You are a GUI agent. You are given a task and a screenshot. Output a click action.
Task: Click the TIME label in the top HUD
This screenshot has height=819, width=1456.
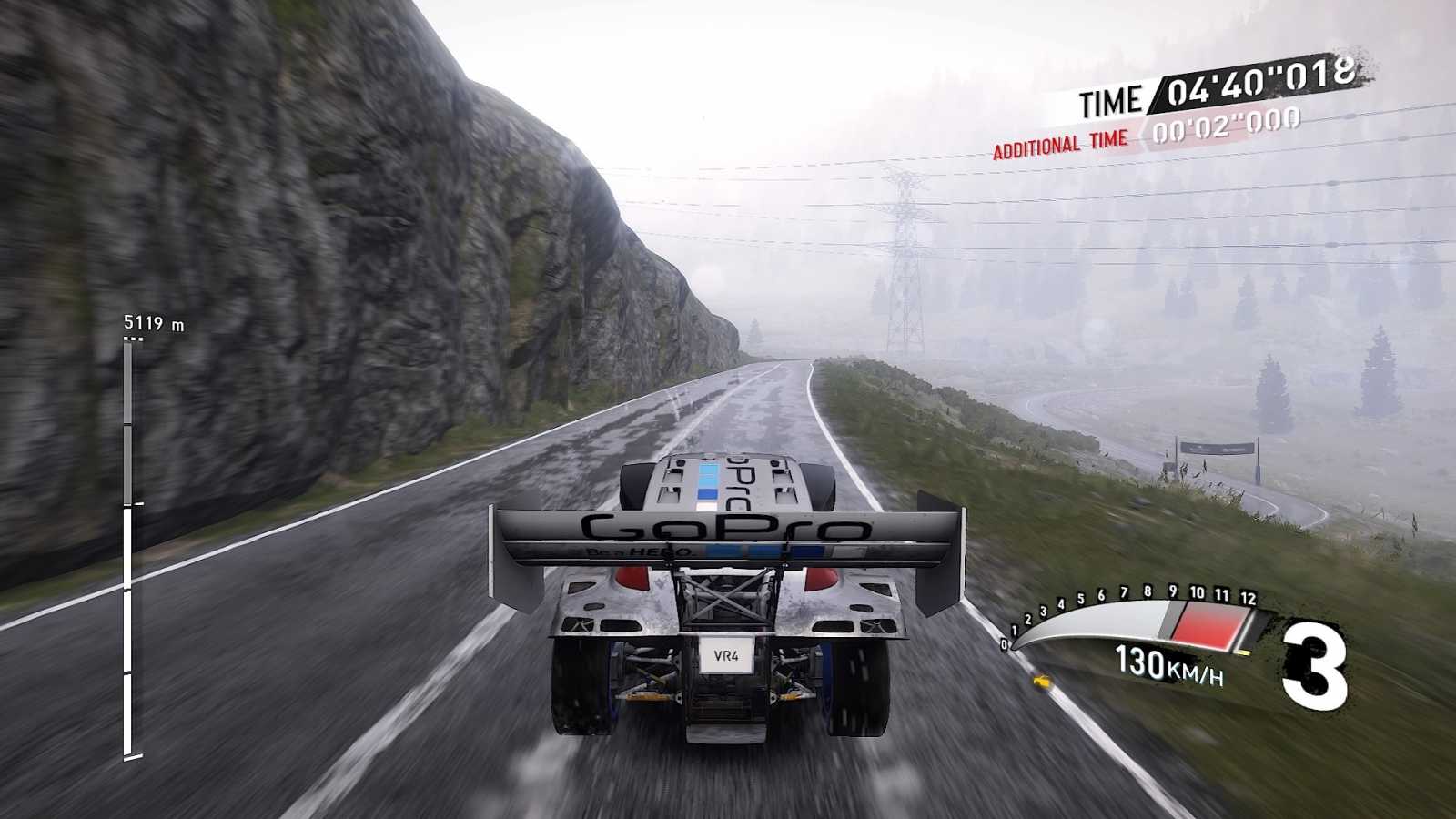(1112, 99)
